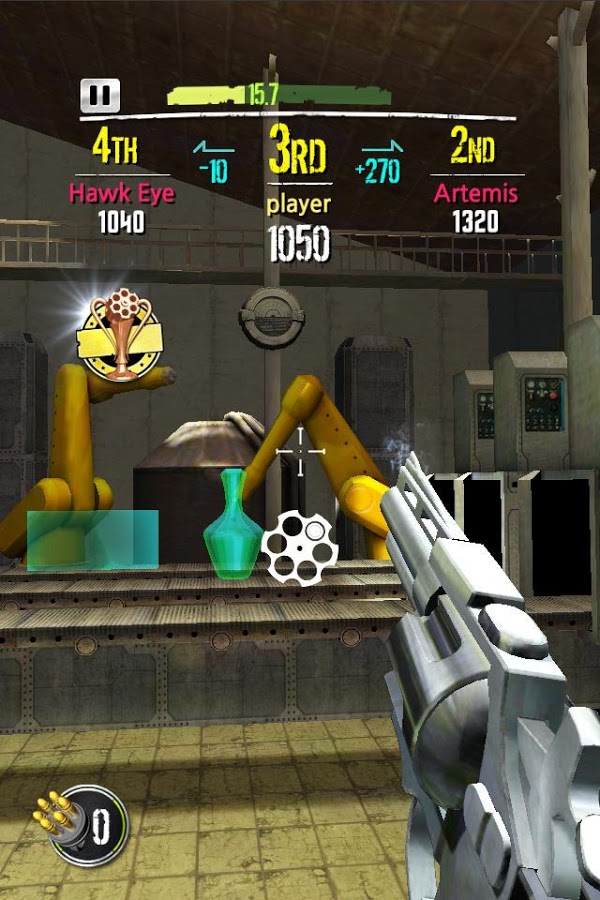Pause the game with the pause button
Screen dimensions: 600x900
[100, 96]
